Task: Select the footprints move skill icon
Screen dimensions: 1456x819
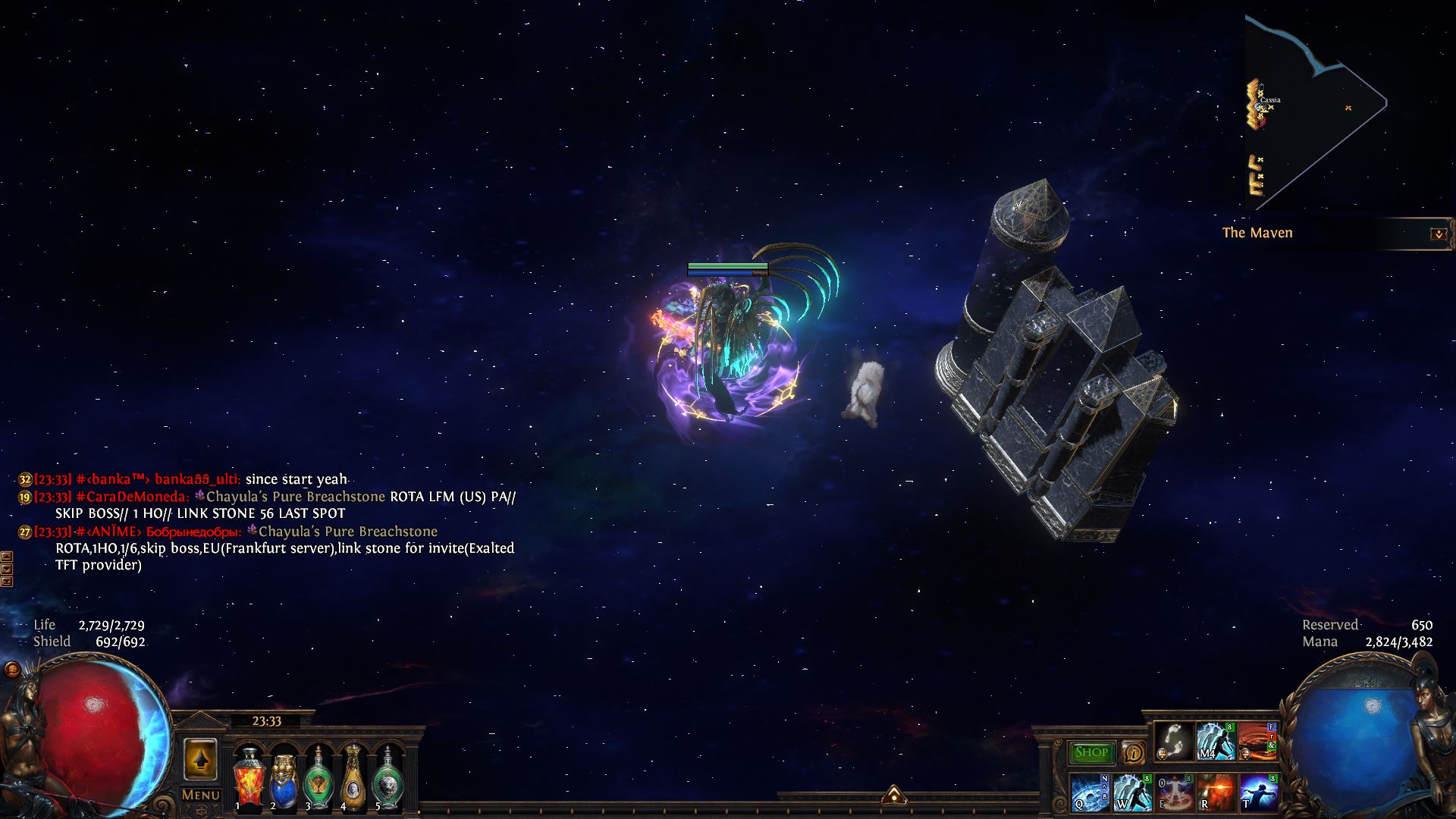Action: point(1174,740)
